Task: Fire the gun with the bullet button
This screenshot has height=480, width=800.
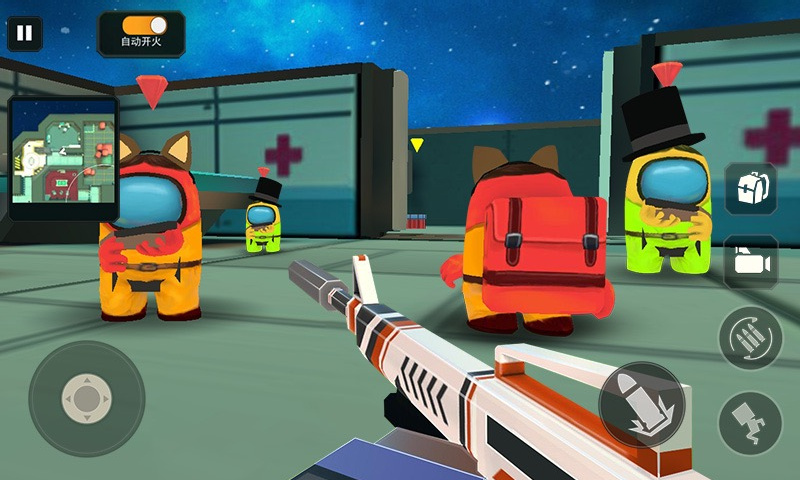Action: [641, 404]
